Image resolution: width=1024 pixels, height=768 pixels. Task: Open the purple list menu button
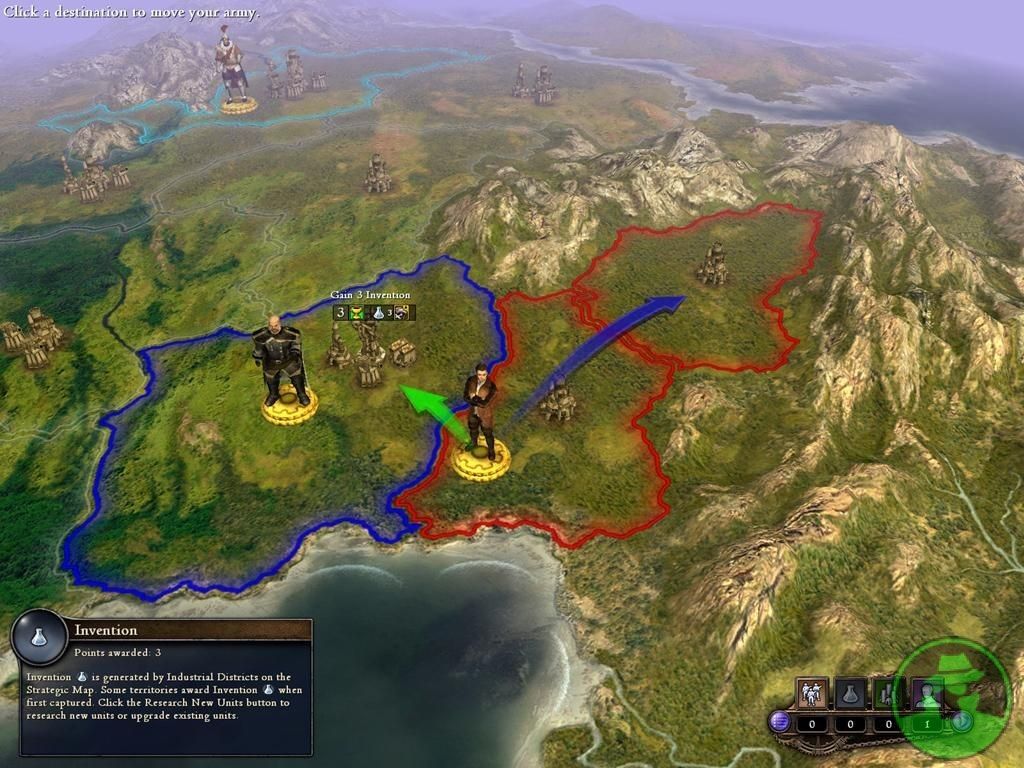click(x=779, y=721)
